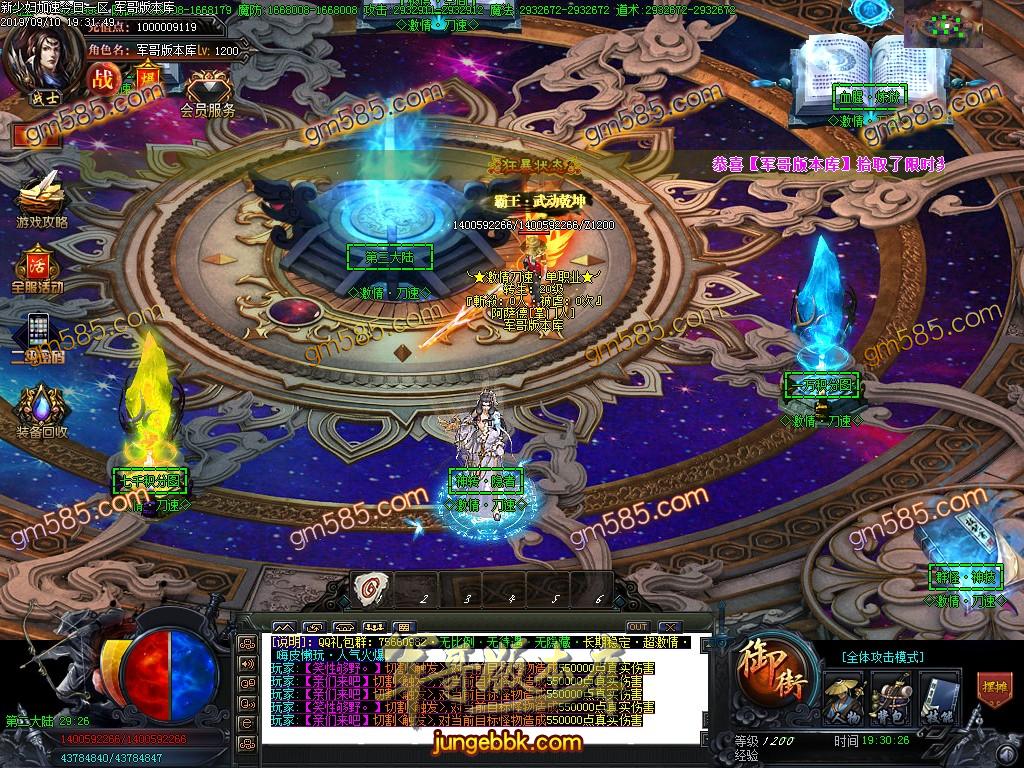Click the red 战 battle badge
The height and width of the screenshot is (768, 1024).
(102, 77)
